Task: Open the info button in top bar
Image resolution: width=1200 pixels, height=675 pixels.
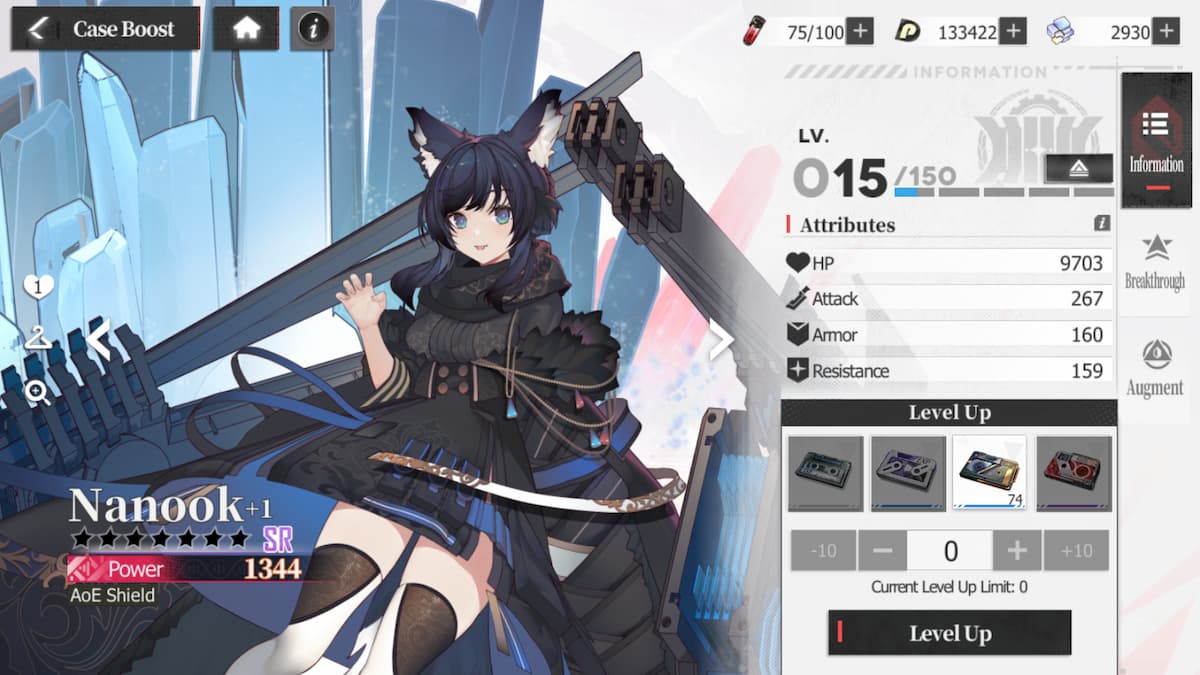Action: point(313,29)
